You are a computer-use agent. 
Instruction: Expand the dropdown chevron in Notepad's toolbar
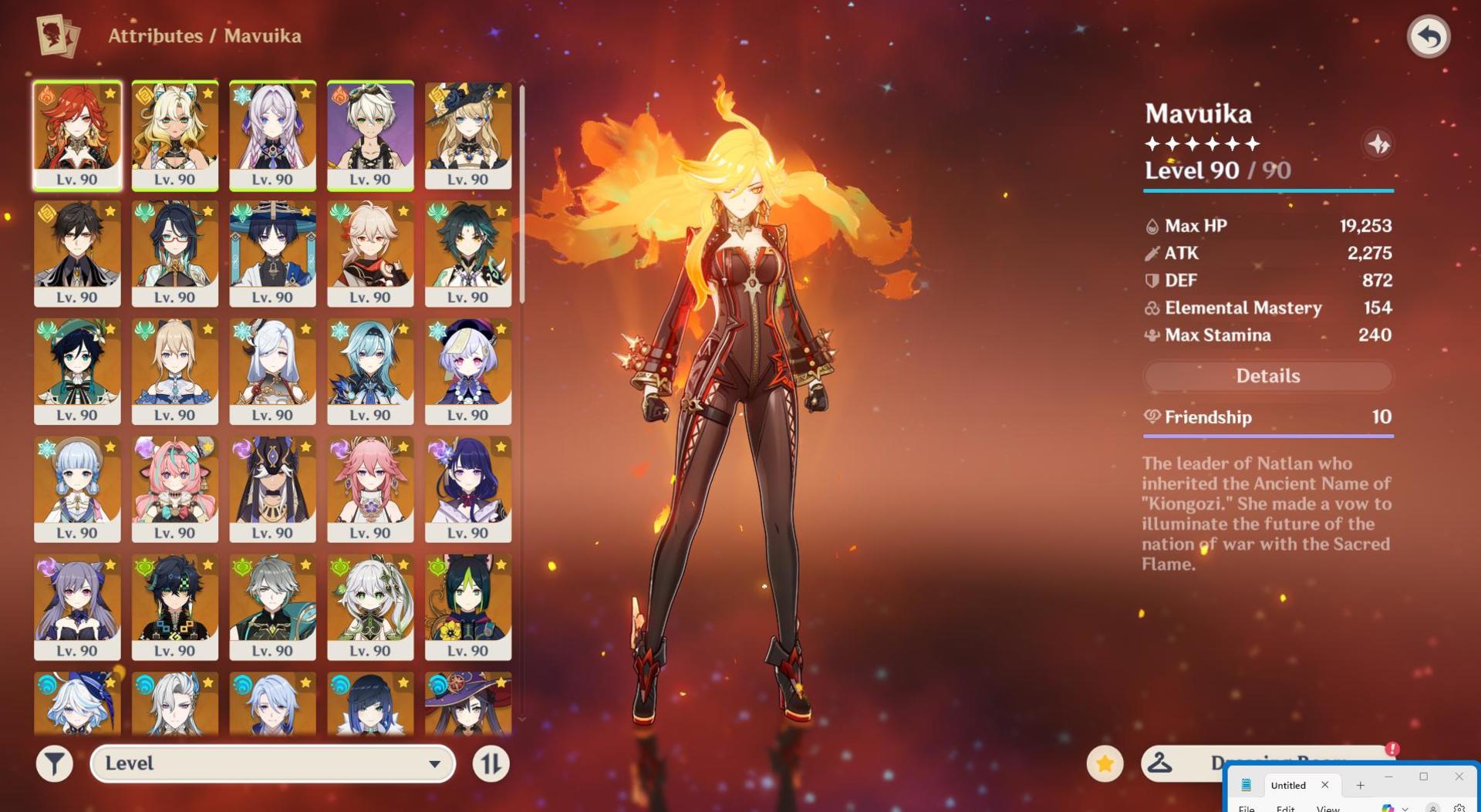(1405, 809)
